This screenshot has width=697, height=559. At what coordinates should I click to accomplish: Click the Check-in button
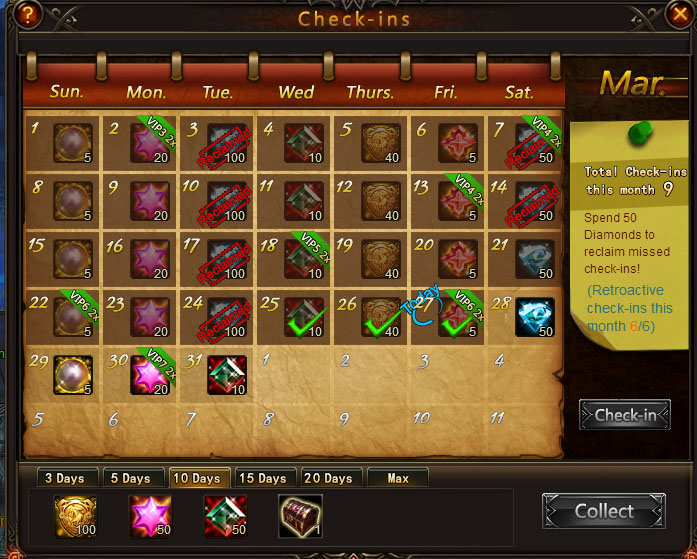coord(625,415)
